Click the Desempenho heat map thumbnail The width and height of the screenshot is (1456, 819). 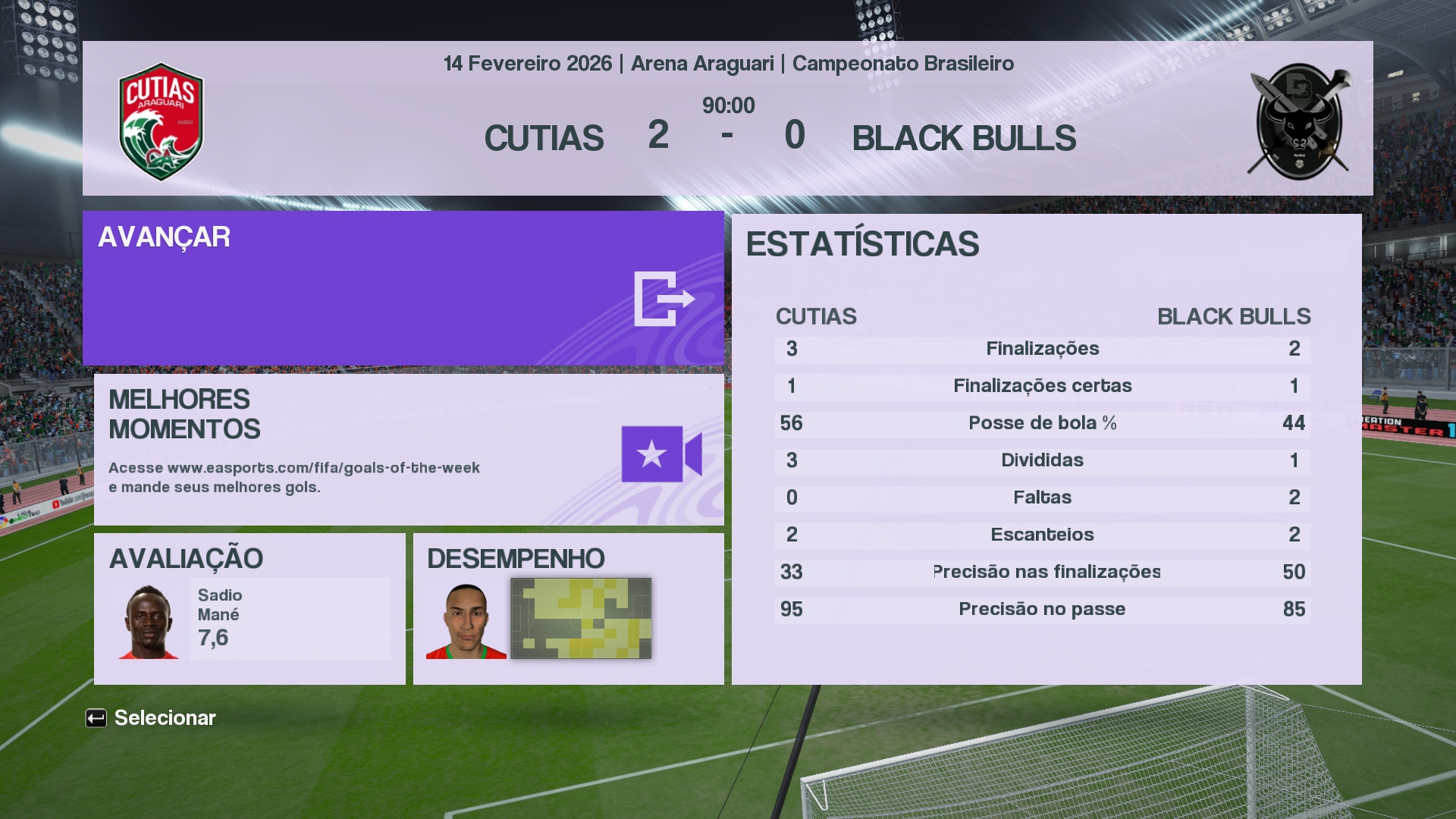[x=581, y=618]
